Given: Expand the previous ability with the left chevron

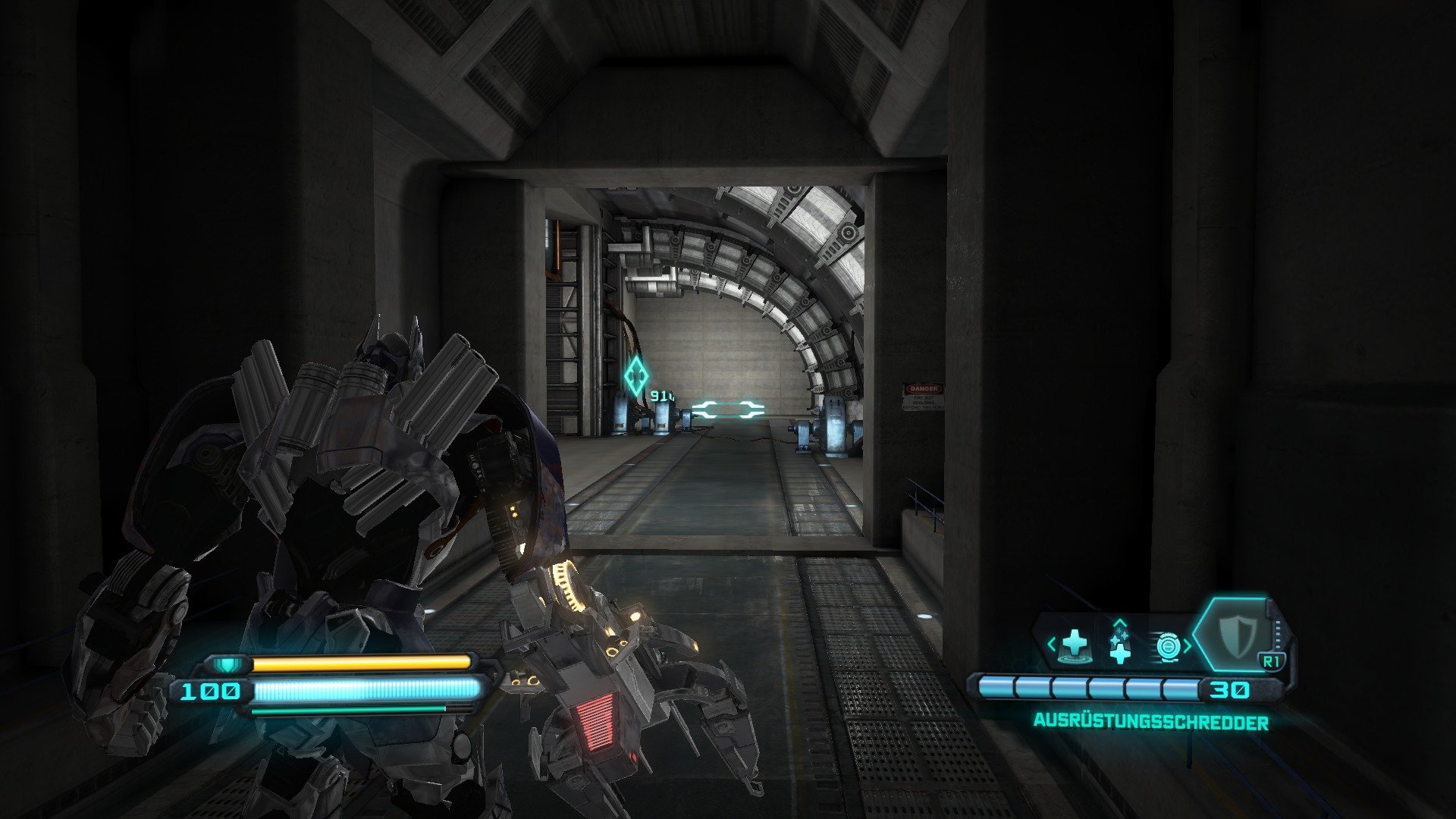Looking at the screenshot, I should 1051,643.
